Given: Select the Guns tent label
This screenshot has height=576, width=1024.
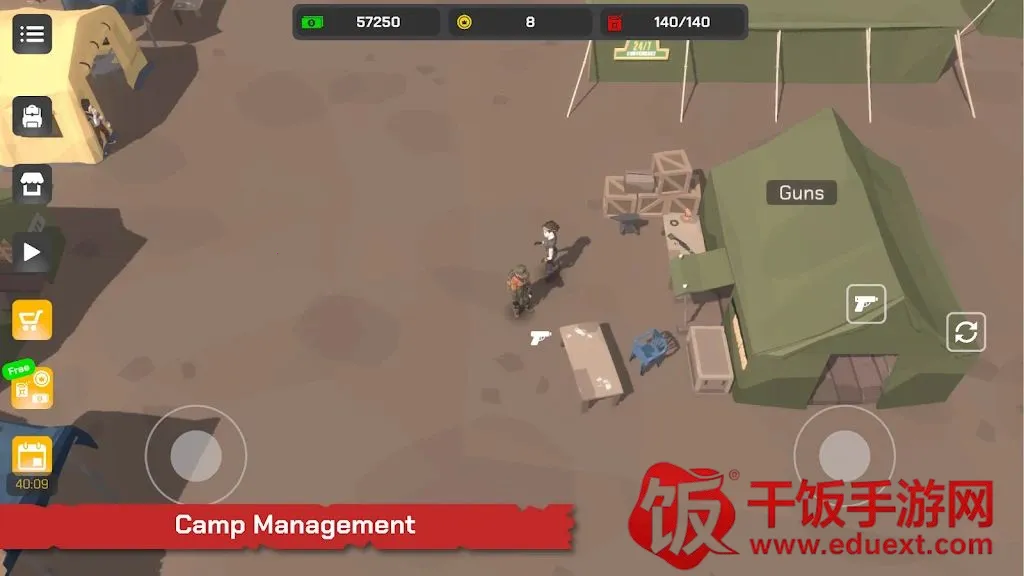Looking at the screenshot, I should pyautogui.click(x=801, y=193).
